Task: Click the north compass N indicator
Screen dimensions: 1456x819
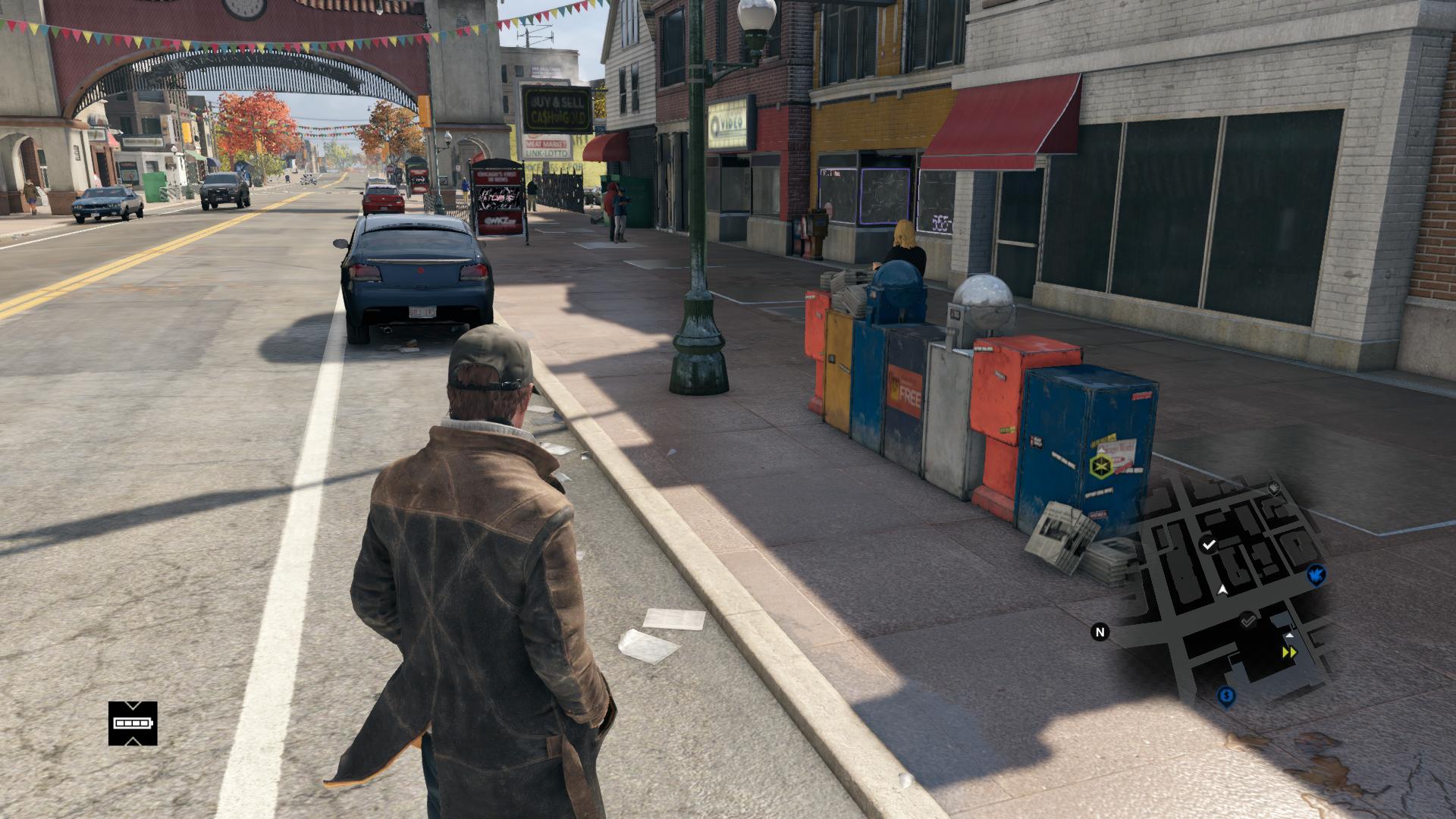Action: [x=1100, y=632]
